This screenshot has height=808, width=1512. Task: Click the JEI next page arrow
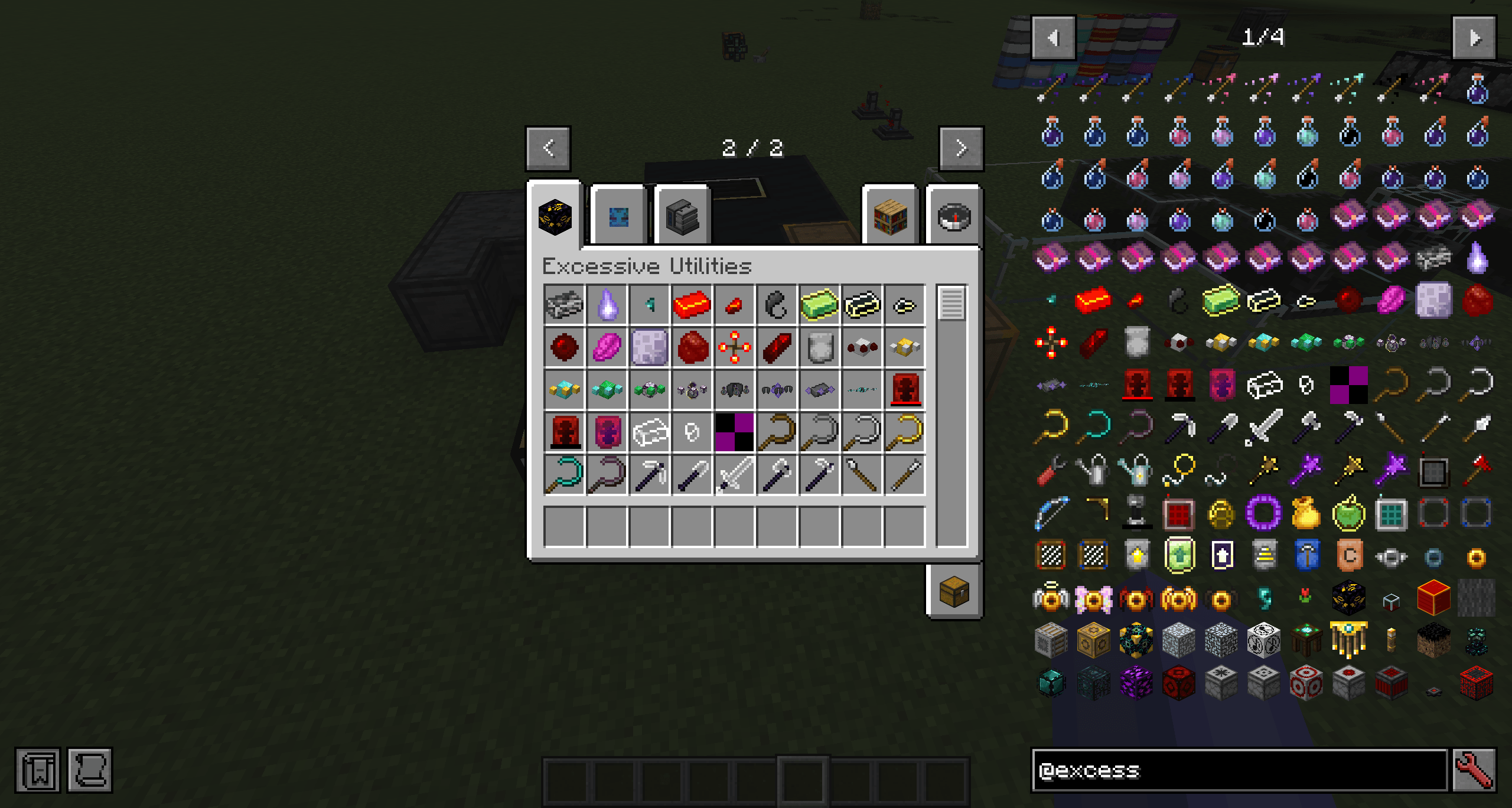point(1474,38)
